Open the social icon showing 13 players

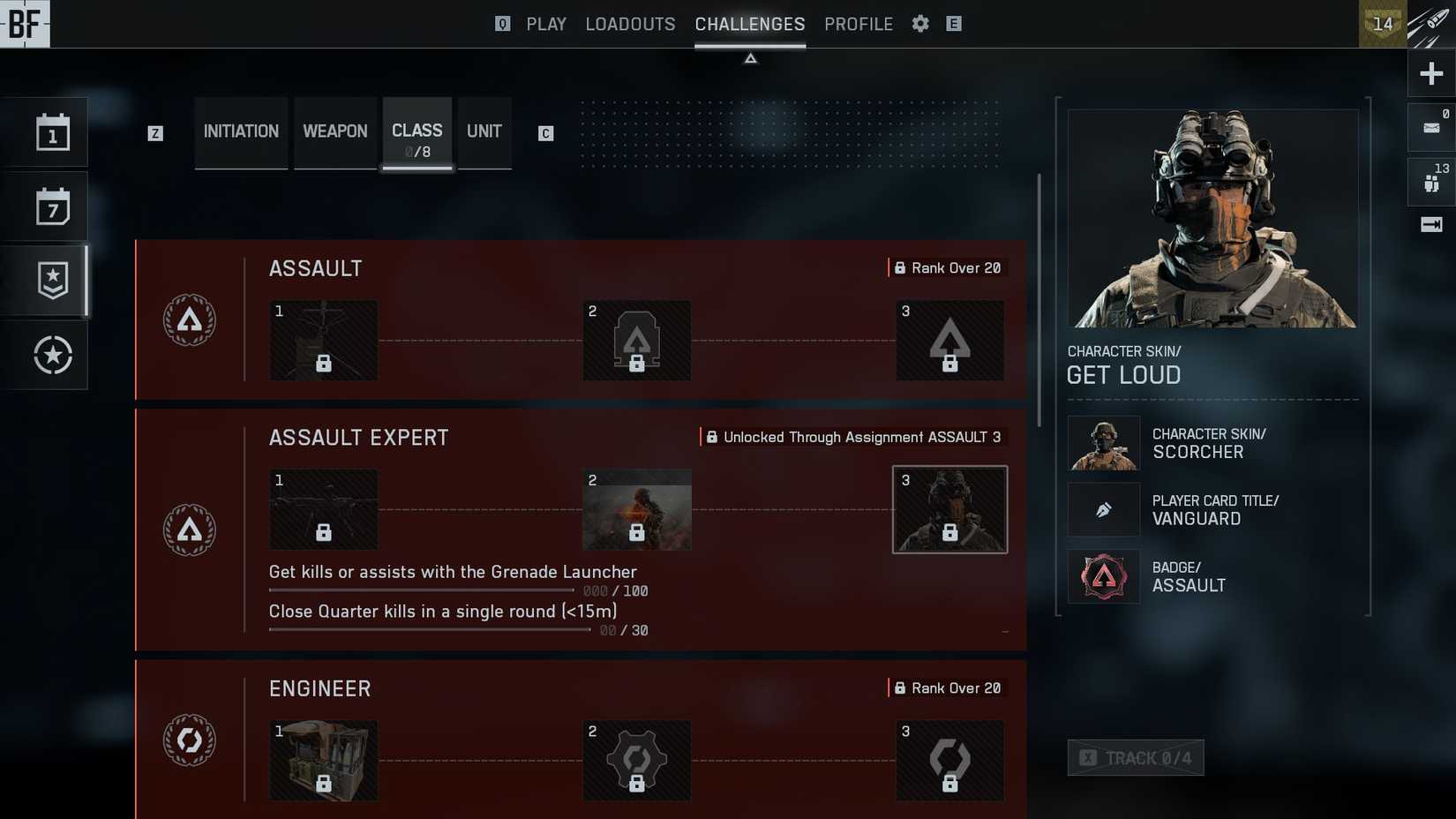tap(1430, 181)
